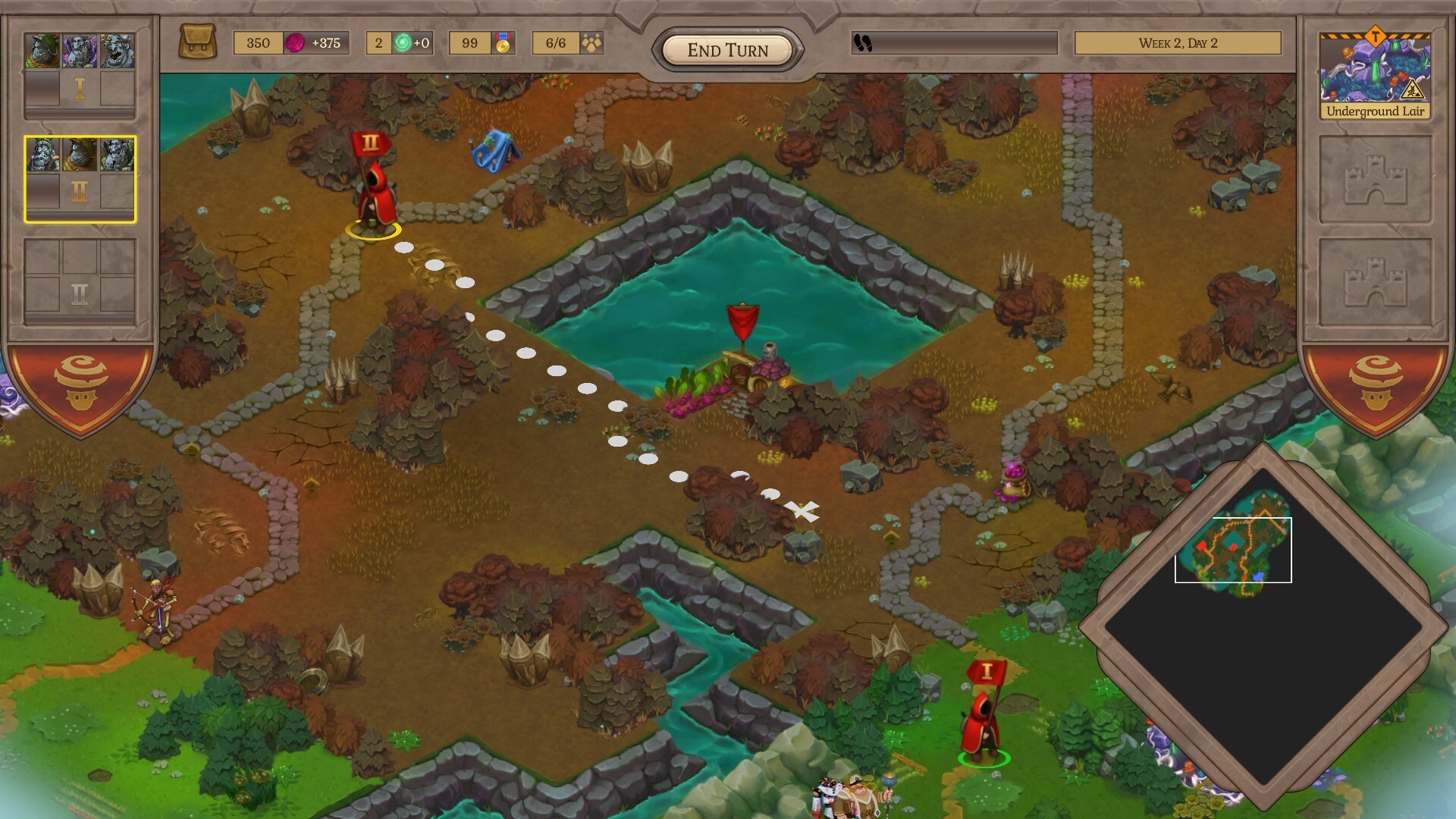This screenshot has height=819, width=1456.
Task: Open the backpack inventory
Action: tap(199, 42)
